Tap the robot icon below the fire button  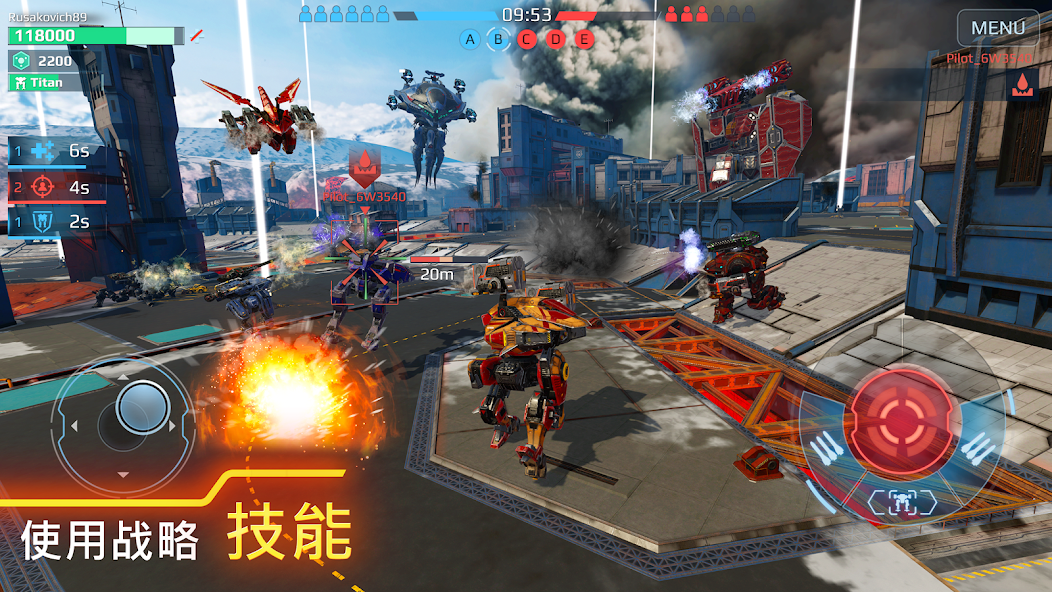point(902,502)
